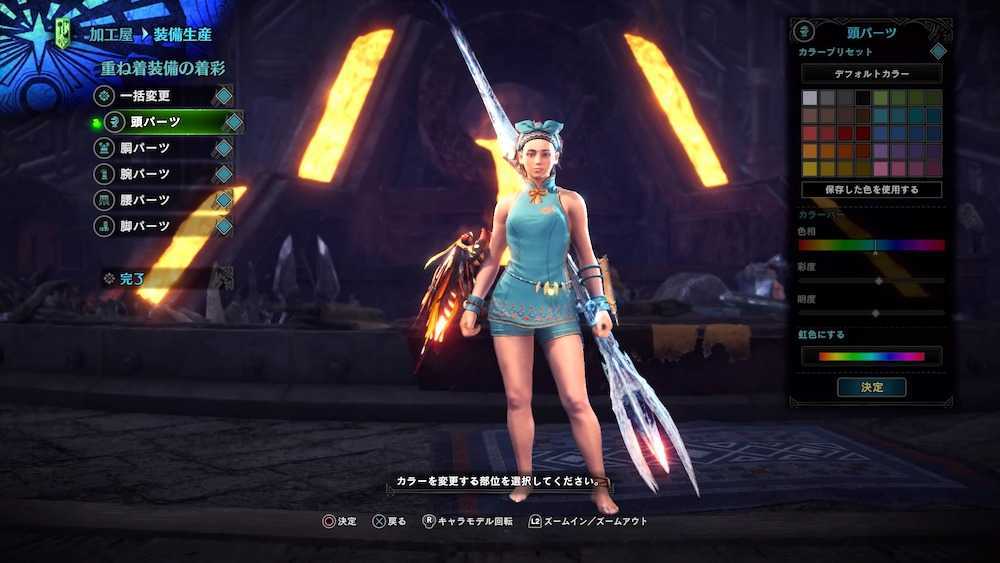Click 保存した色を使用する saved color button

(x=871, y=190)
